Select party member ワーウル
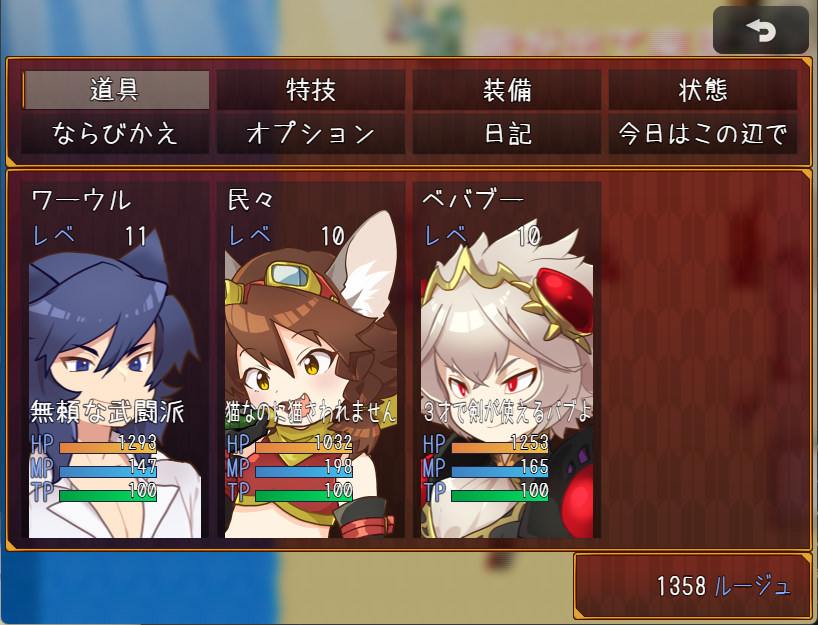This screenshot has width=818, height=625. [115, 360]
